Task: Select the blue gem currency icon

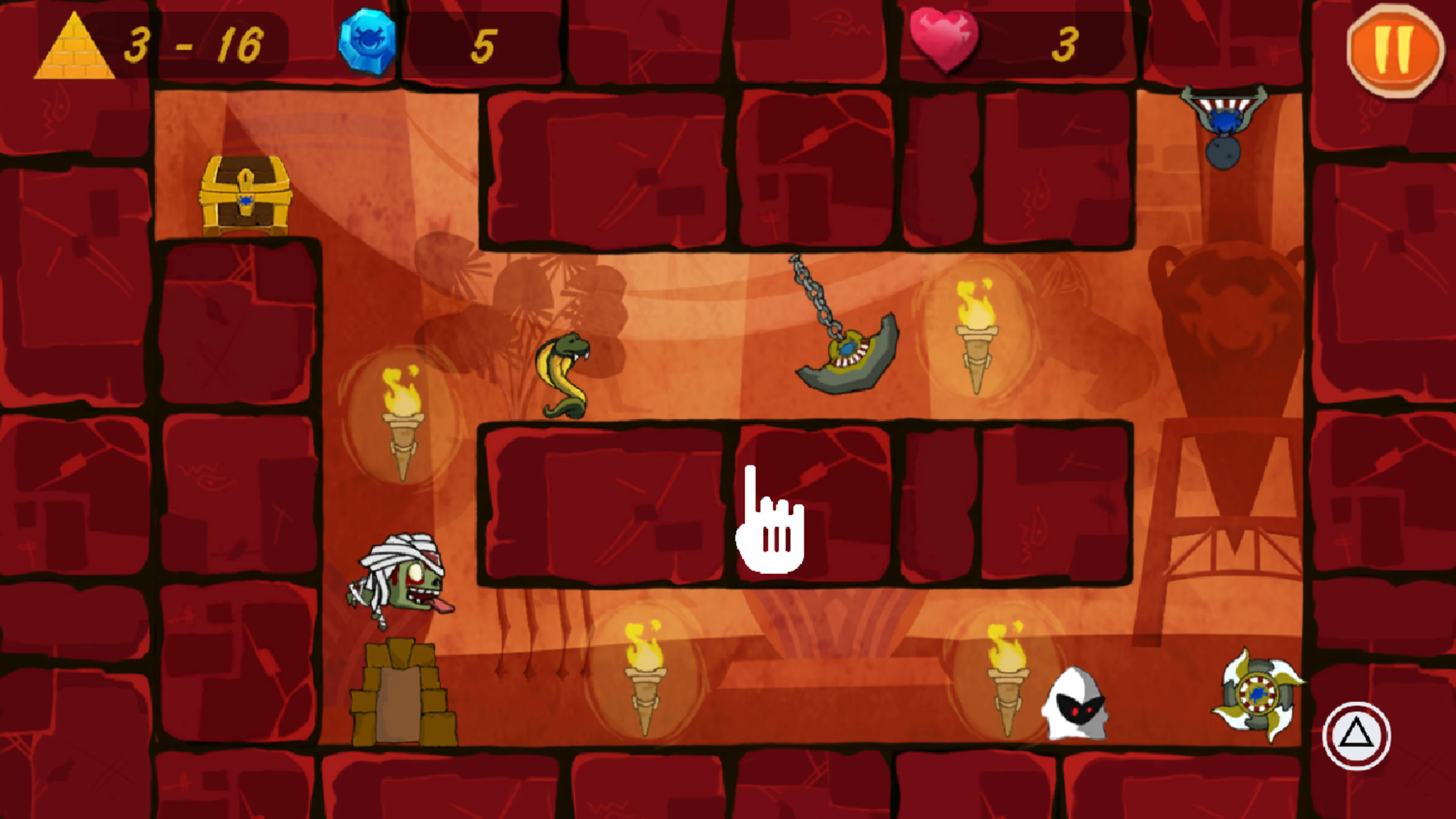Action: [x=364, y=39]
